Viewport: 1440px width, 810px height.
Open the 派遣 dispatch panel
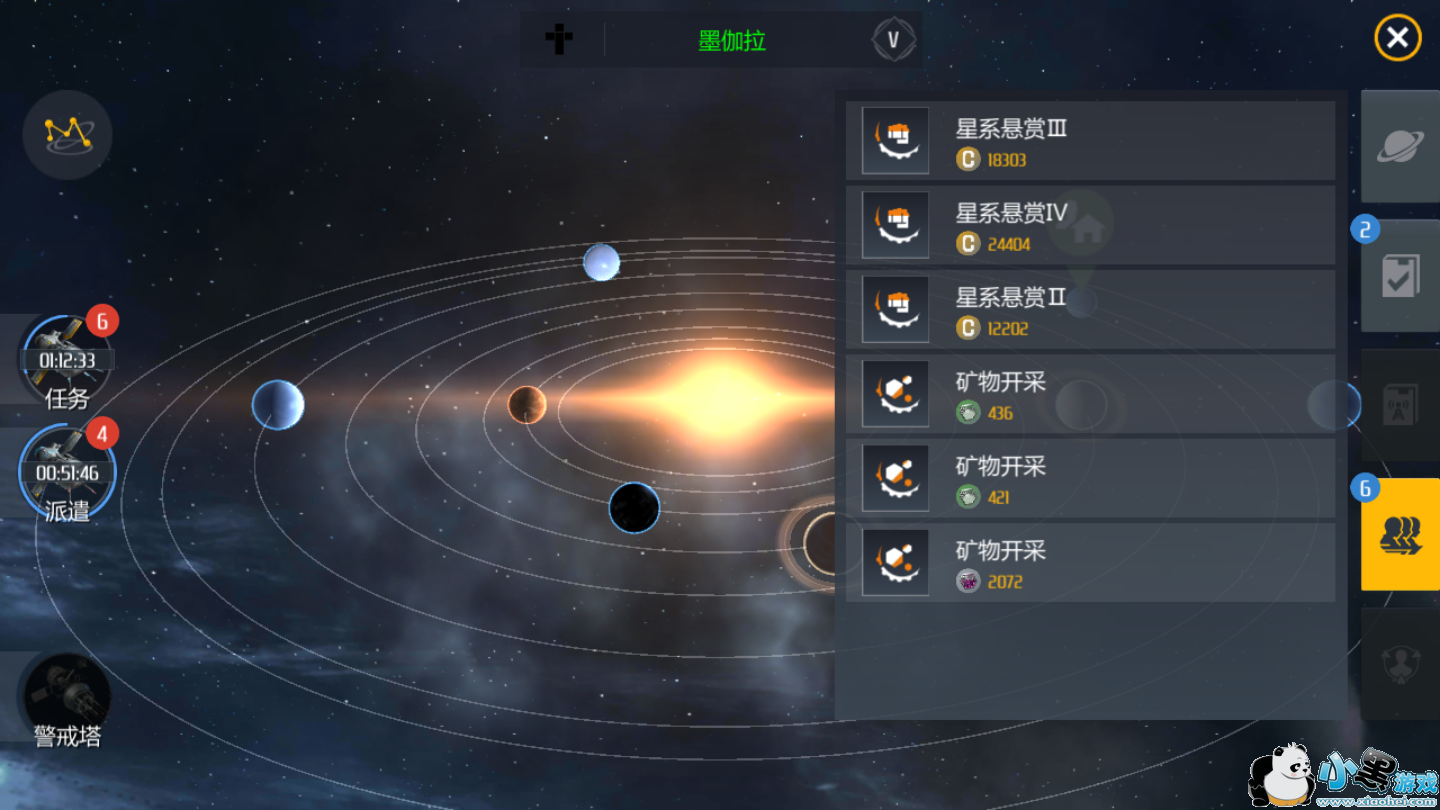point(67,474)
